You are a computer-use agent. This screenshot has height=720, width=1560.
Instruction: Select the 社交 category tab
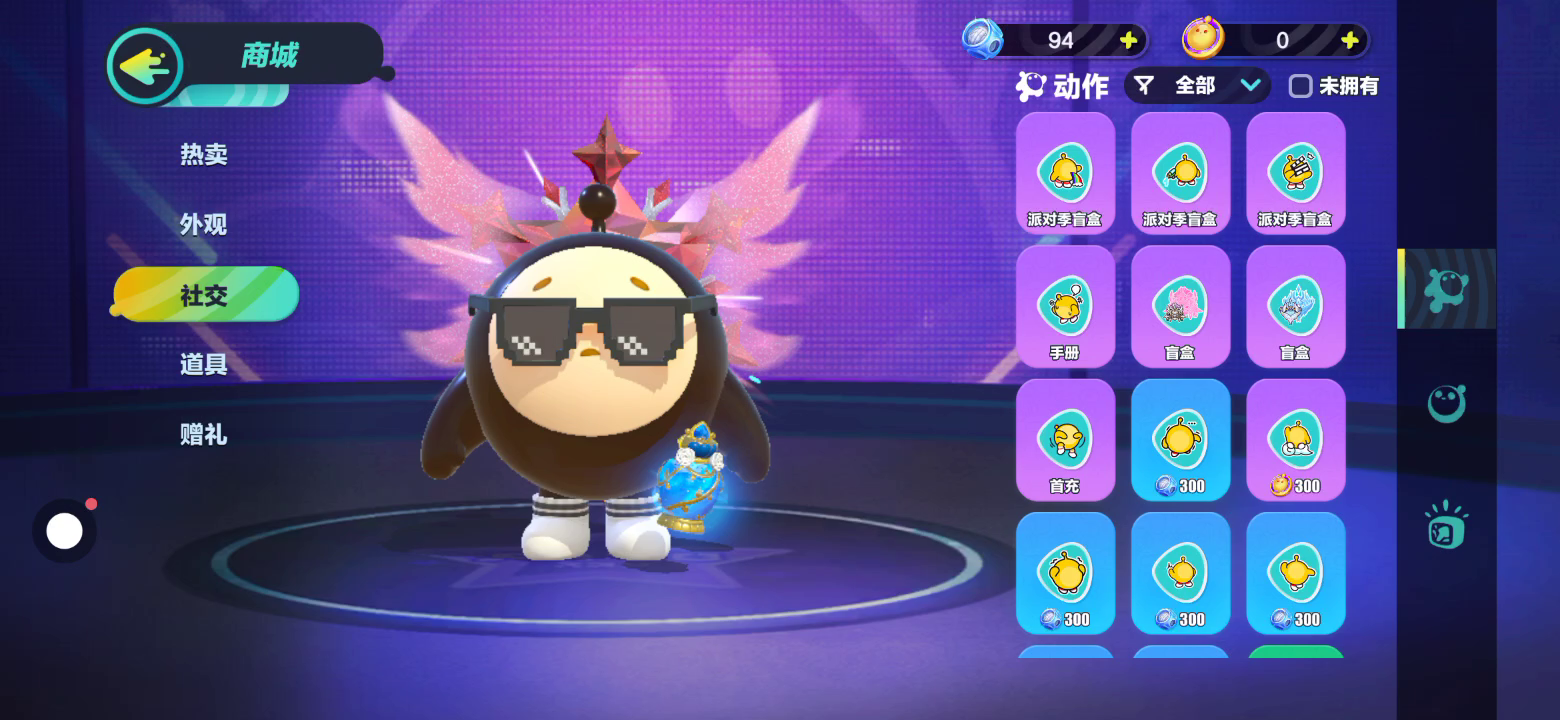[x=205, y=295]
